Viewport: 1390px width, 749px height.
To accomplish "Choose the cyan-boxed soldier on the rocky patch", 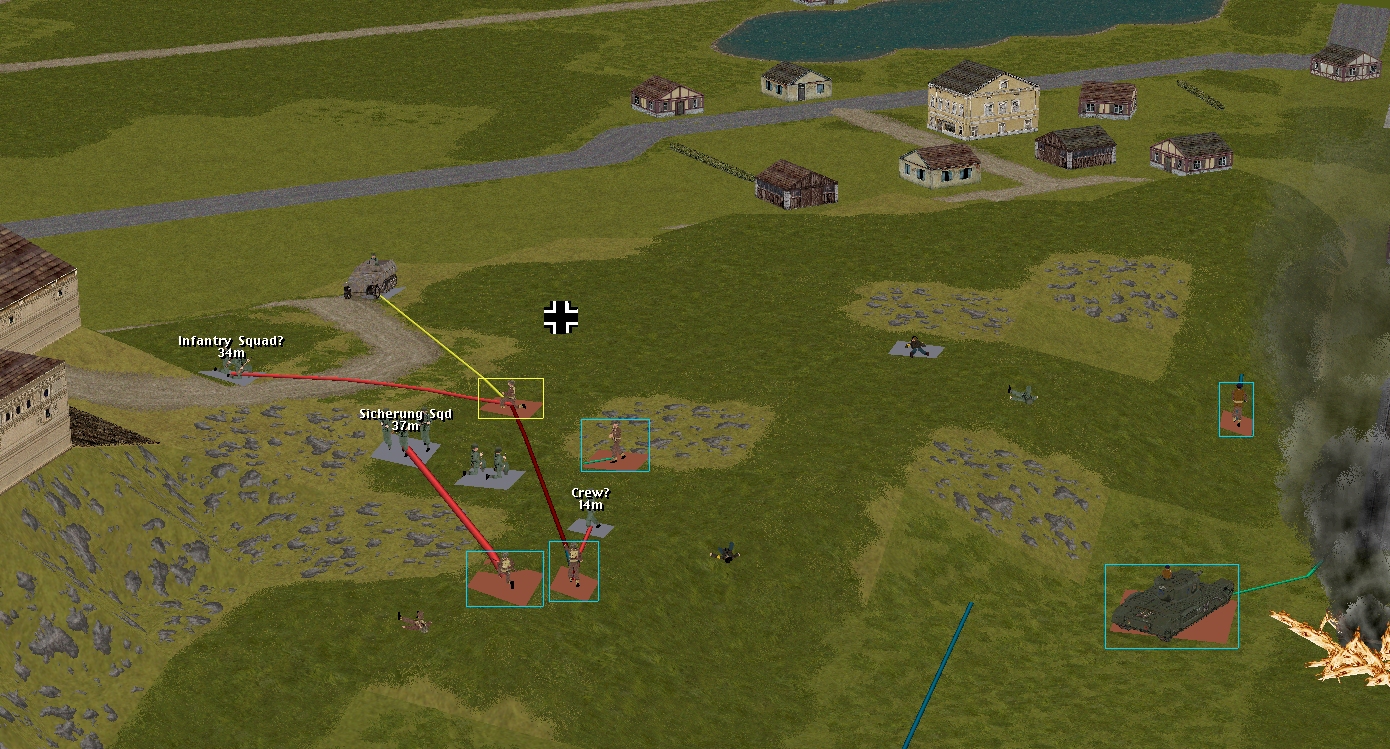I will (615, 444).
